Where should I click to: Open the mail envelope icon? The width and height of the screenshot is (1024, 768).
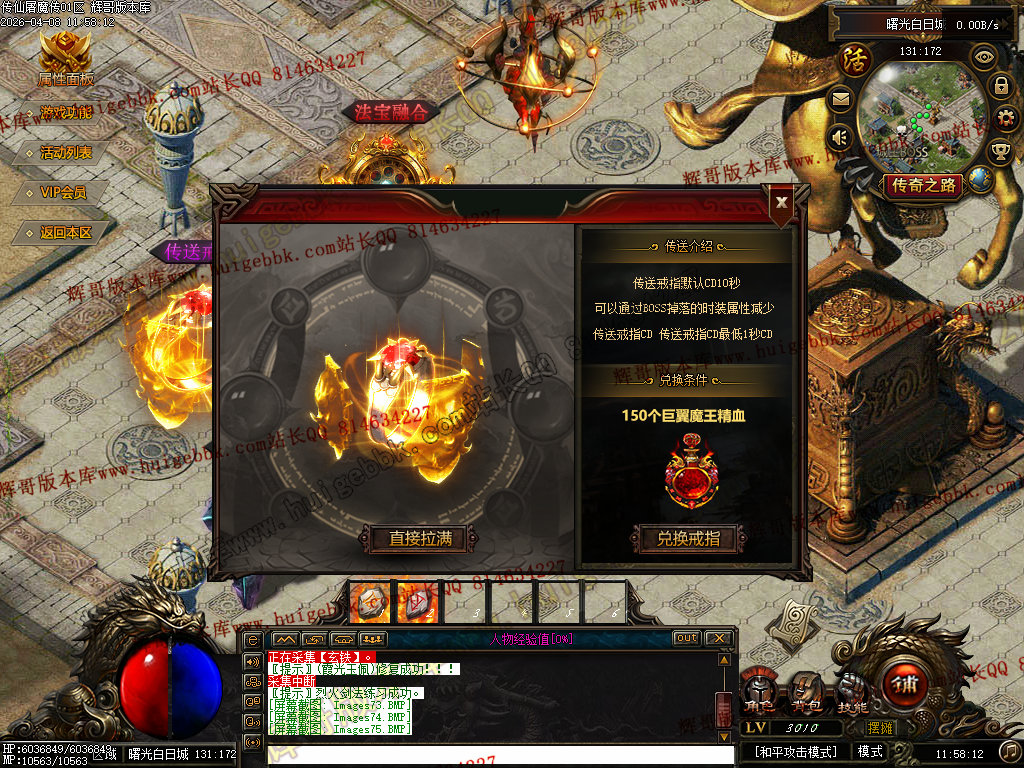(840, 98)
